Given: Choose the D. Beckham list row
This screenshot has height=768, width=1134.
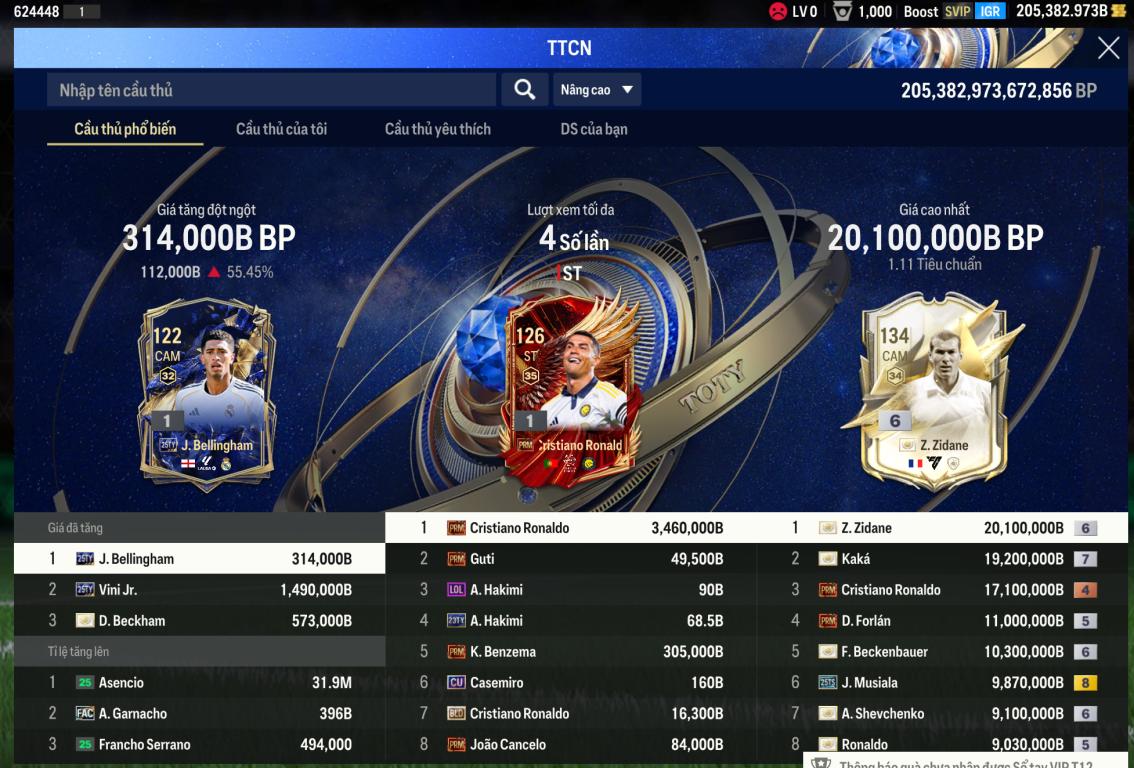Looking at the screenshot, I should tap(199, 621).
